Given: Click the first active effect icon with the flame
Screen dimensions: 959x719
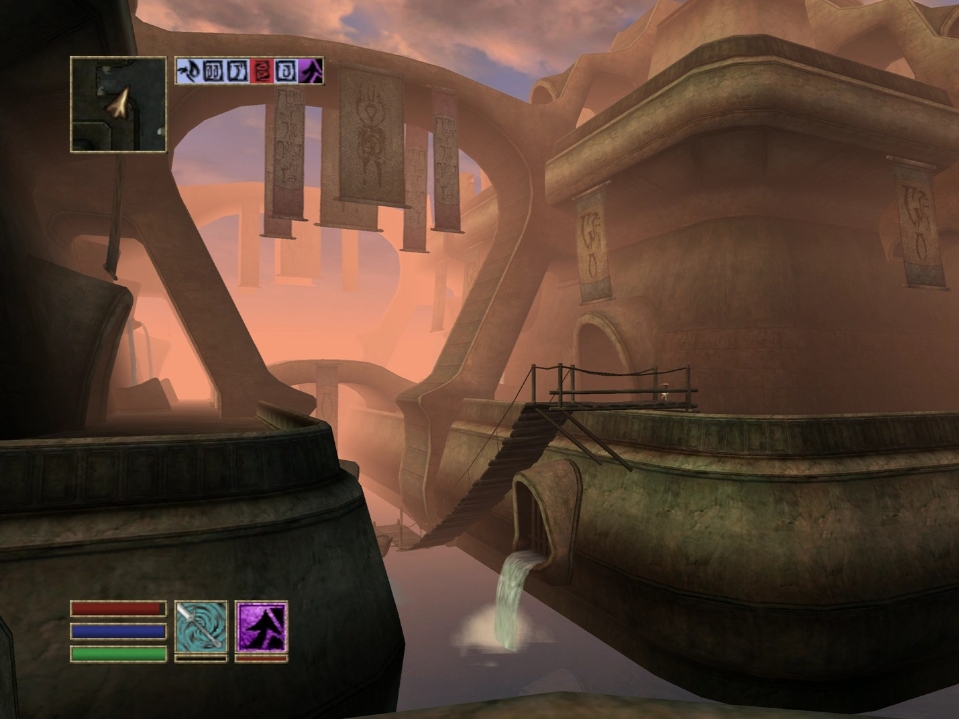Looking at the screenshot, I should [187, 71].
